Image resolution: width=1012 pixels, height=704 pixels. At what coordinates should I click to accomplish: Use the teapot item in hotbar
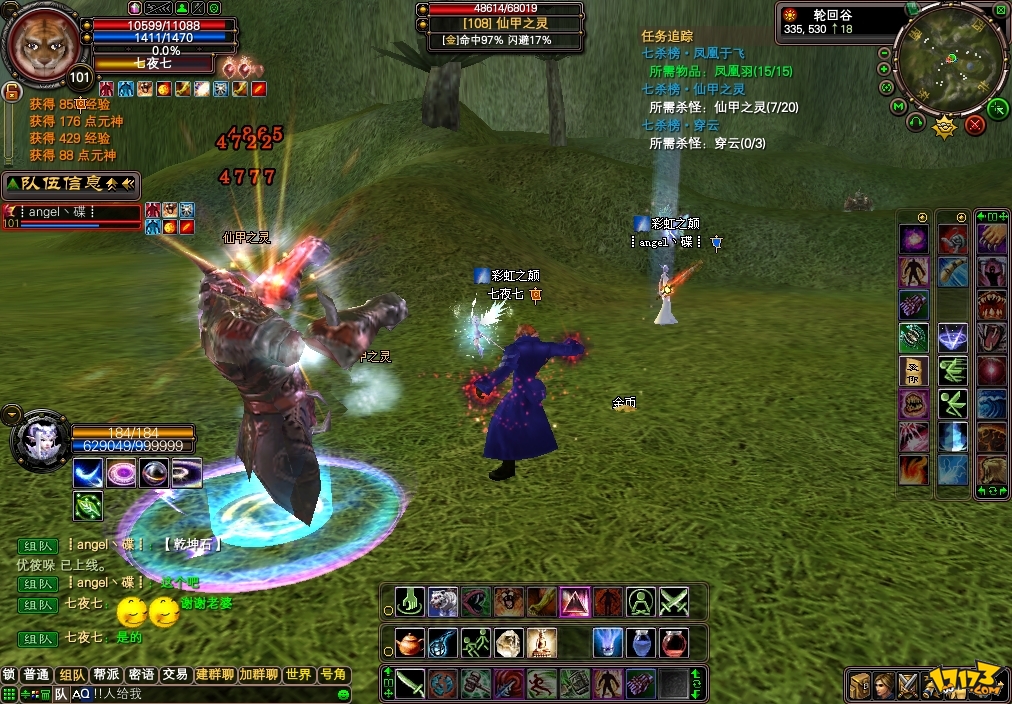tap(410, 643)
